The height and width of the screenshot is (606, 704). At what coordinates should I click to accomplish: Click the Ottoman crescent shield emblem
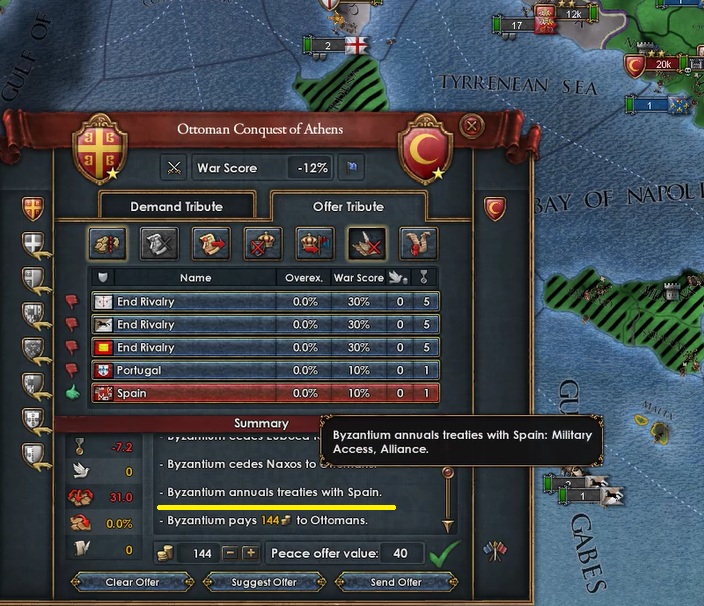425,150
